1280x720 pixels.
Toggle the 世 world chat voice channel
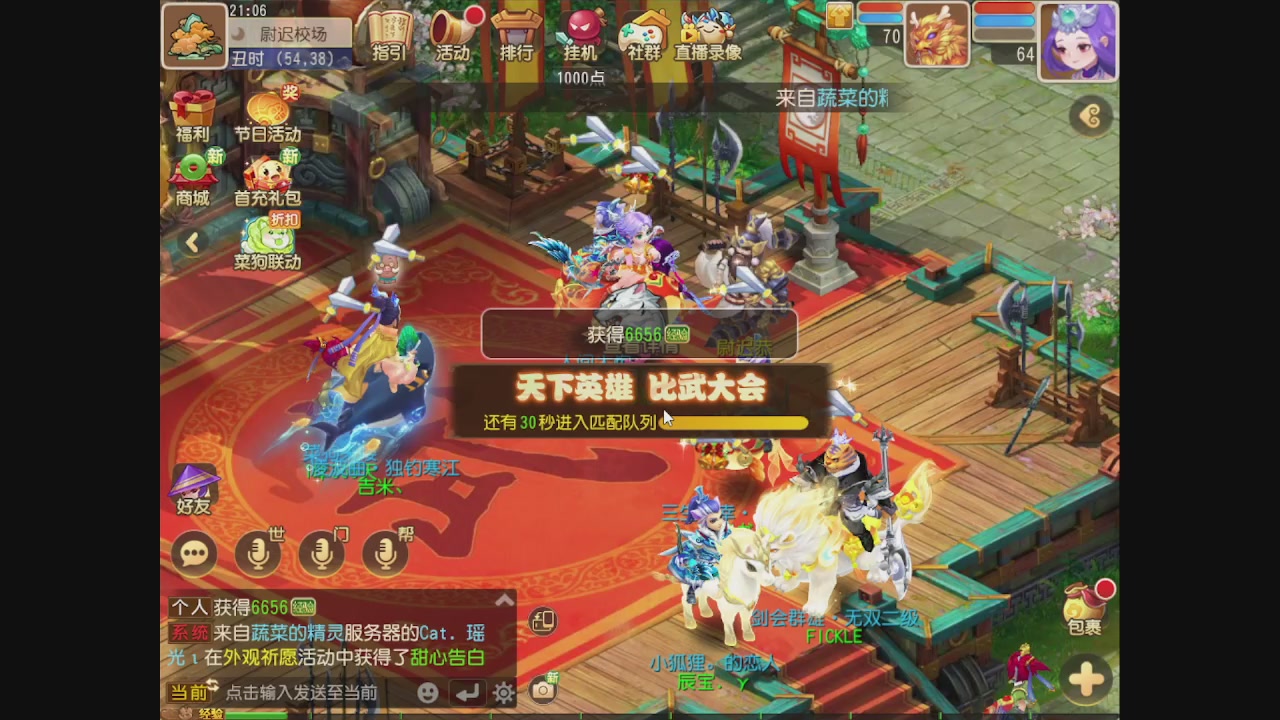(x=258, y=552)
